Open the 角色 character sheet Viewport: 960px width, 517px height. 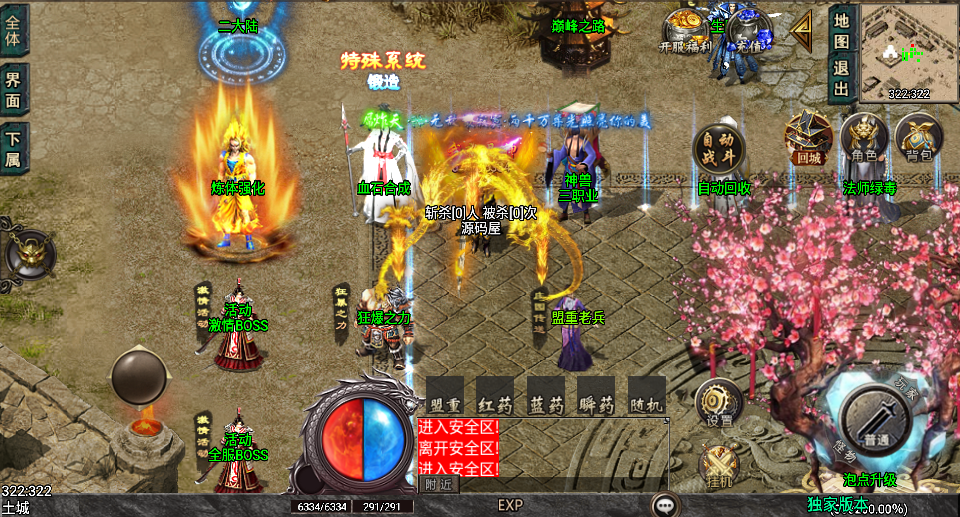(864, 137)
